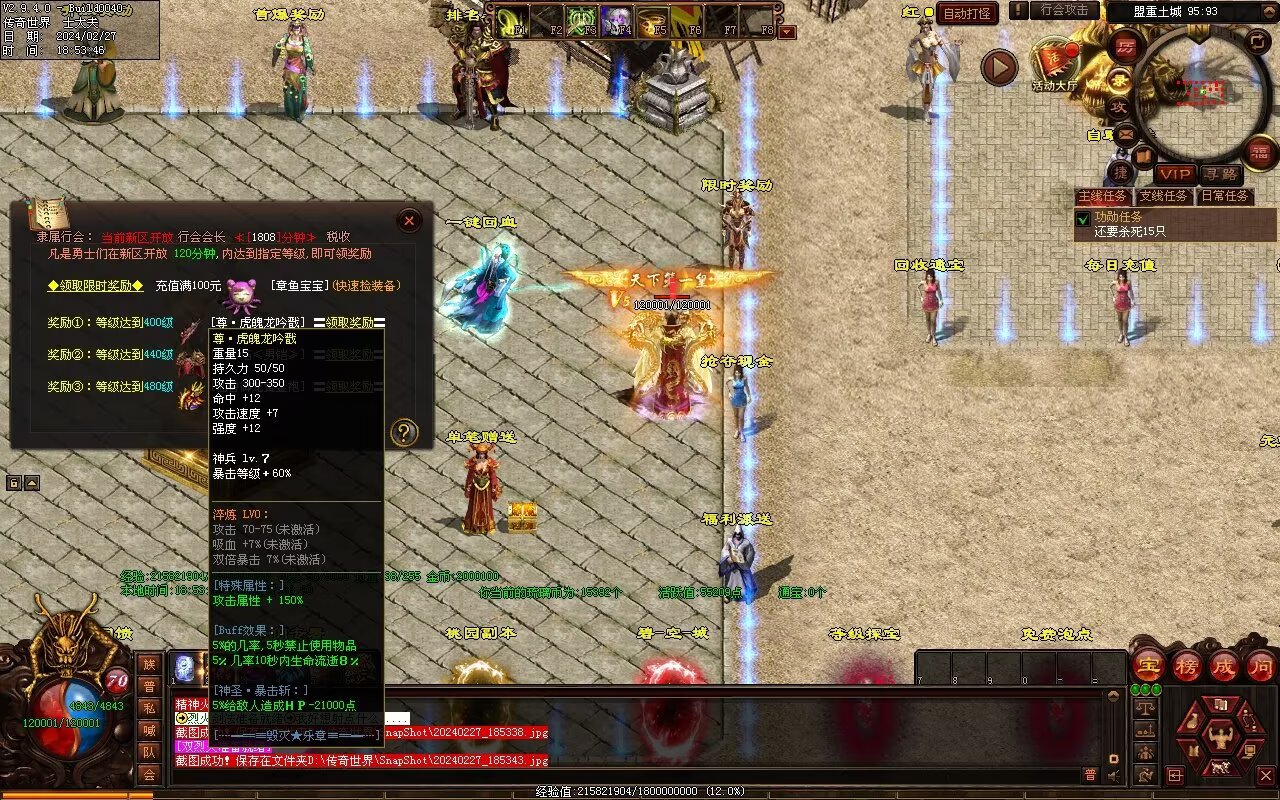
Task: Open the 福 welfare button by minimap
Action: (x=1260, y=152)
